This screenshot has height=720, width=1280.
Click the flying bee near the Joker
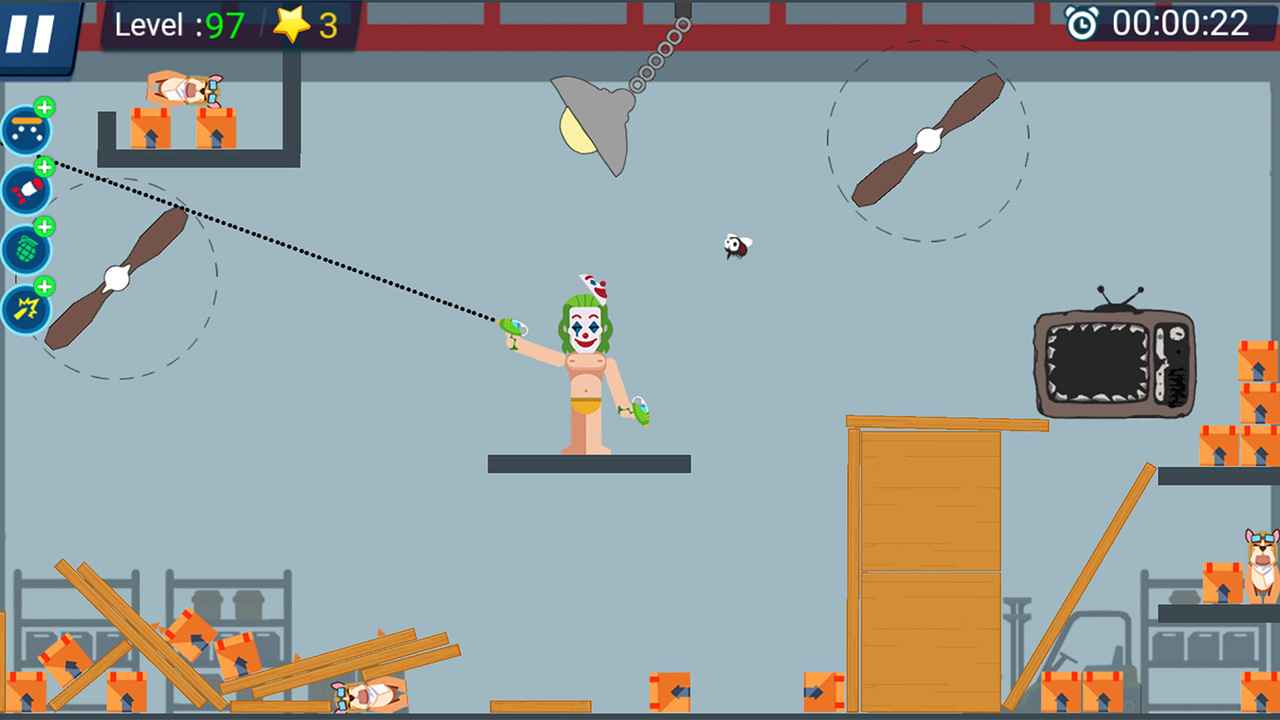click(736, 247)
